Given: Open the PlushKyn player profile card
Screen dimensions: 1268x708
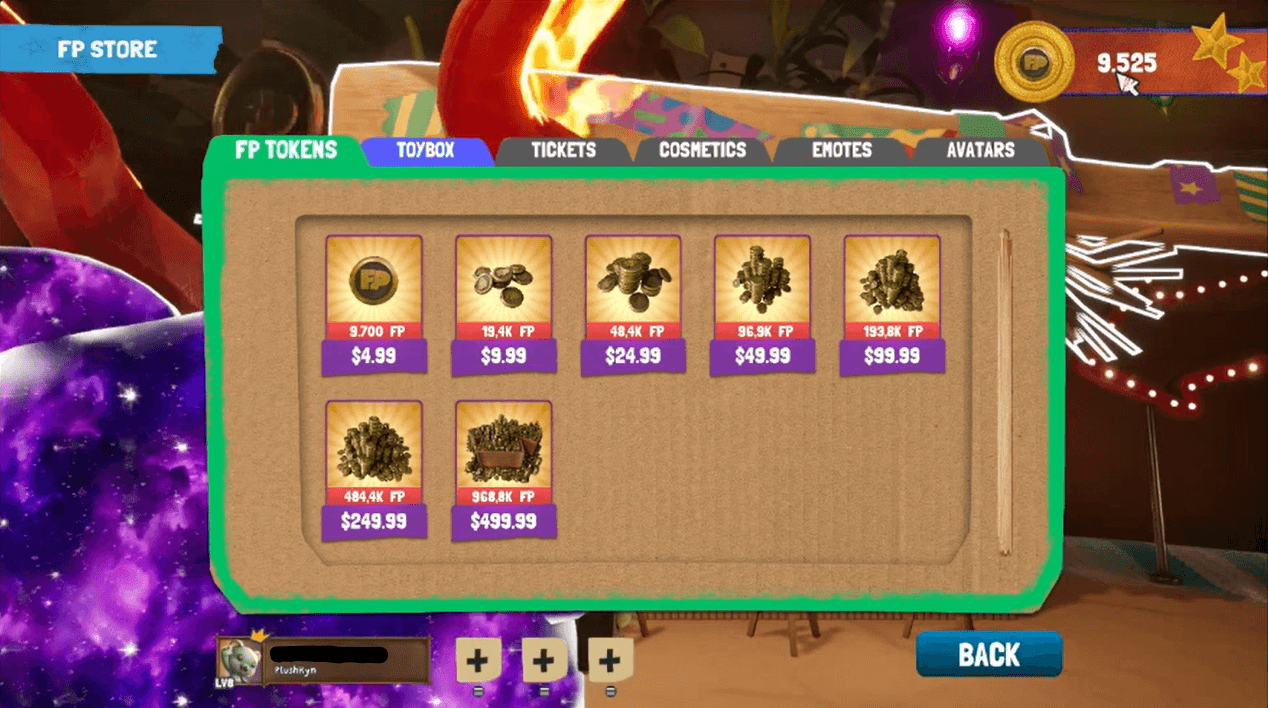Looking at the screenshot, I should click(x=324, y=660).
